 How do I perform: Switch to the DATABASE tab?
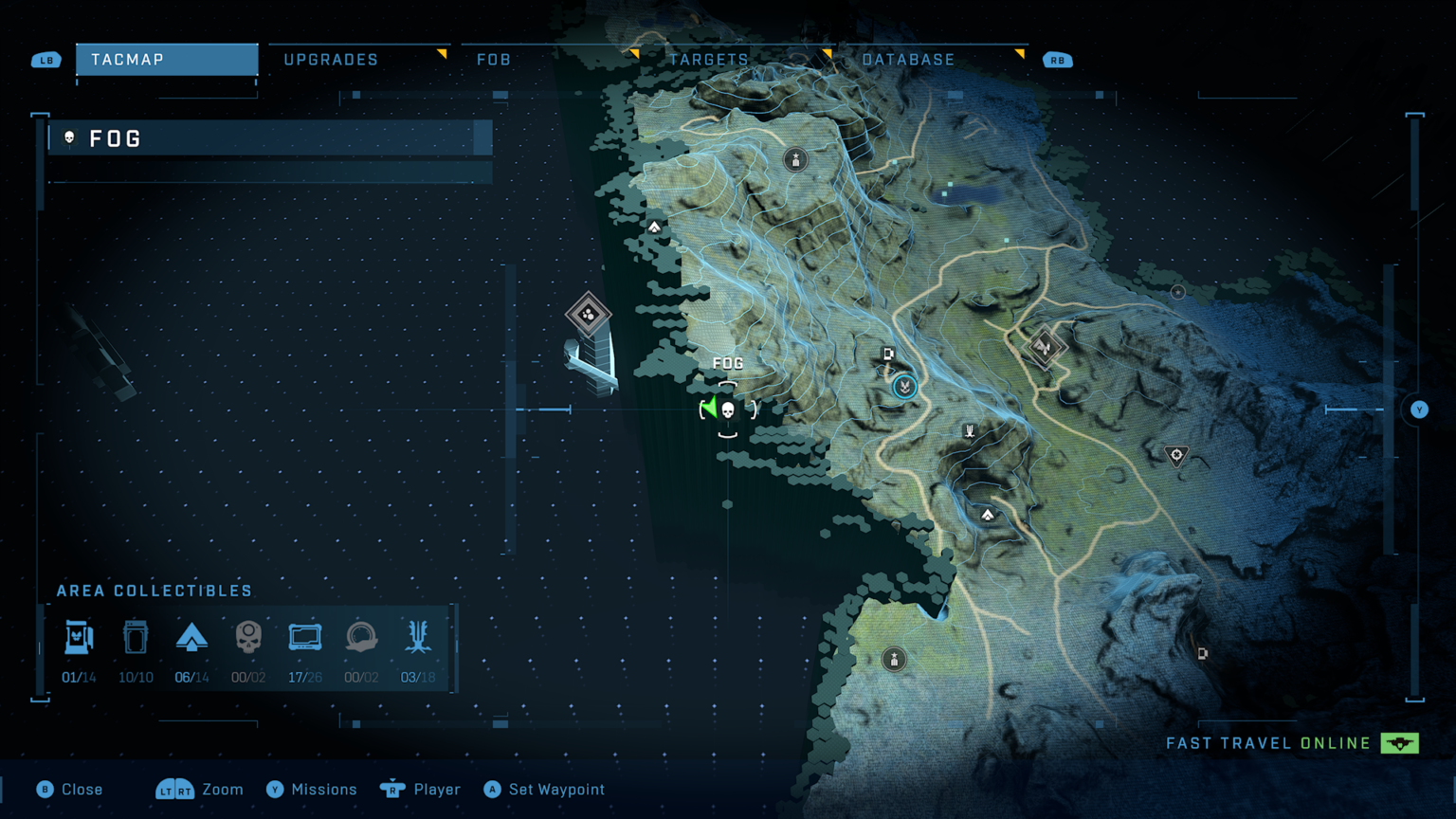tap(911, 59)
